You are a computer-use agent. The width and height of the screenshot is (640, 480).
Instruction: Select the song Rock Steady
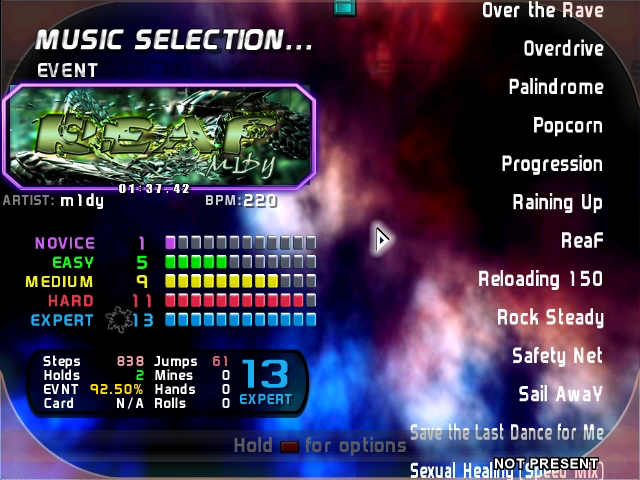pyautogui.click(x=550, y=318)
